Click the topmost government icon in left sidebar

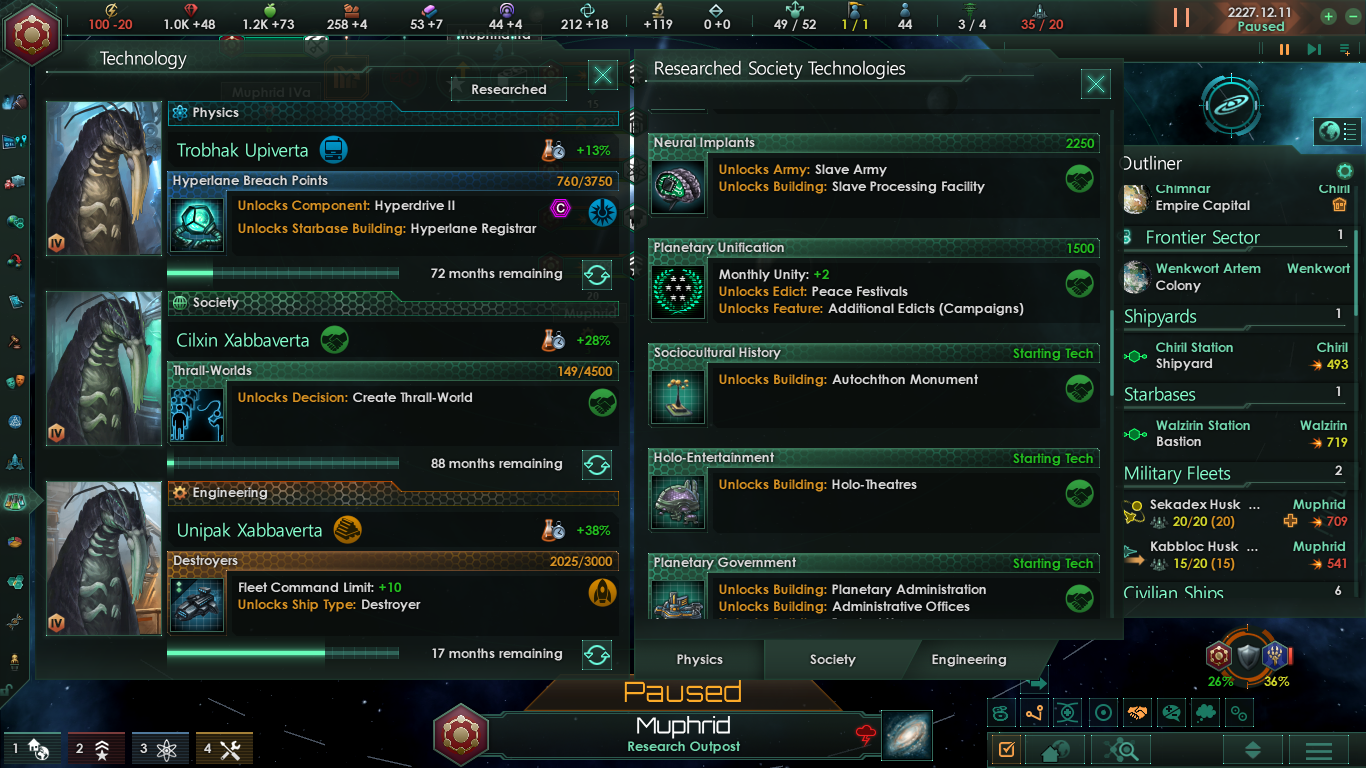click(15, 100)
